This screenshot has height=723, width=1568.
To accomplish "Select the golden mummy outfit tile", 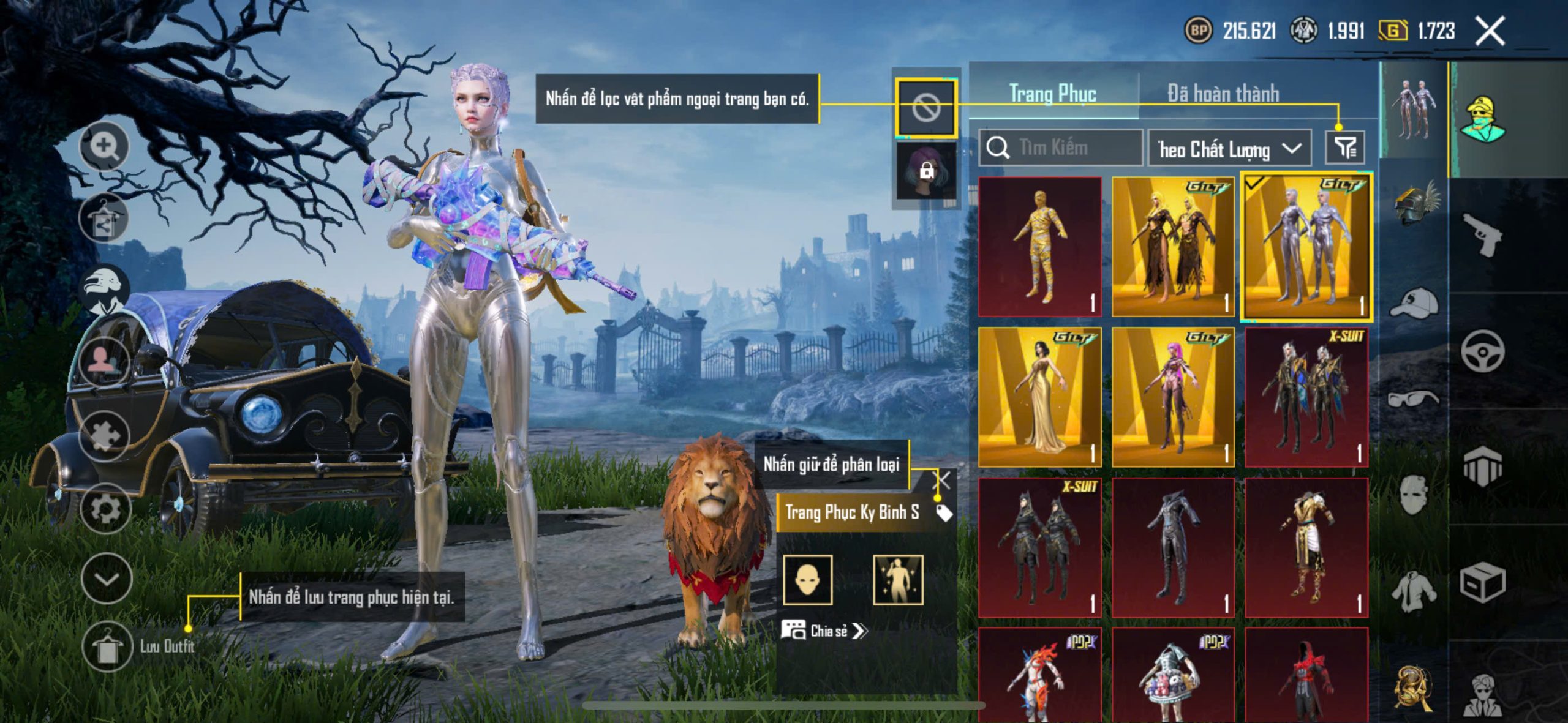I will pyautogui.click(x=1039, y=247).
